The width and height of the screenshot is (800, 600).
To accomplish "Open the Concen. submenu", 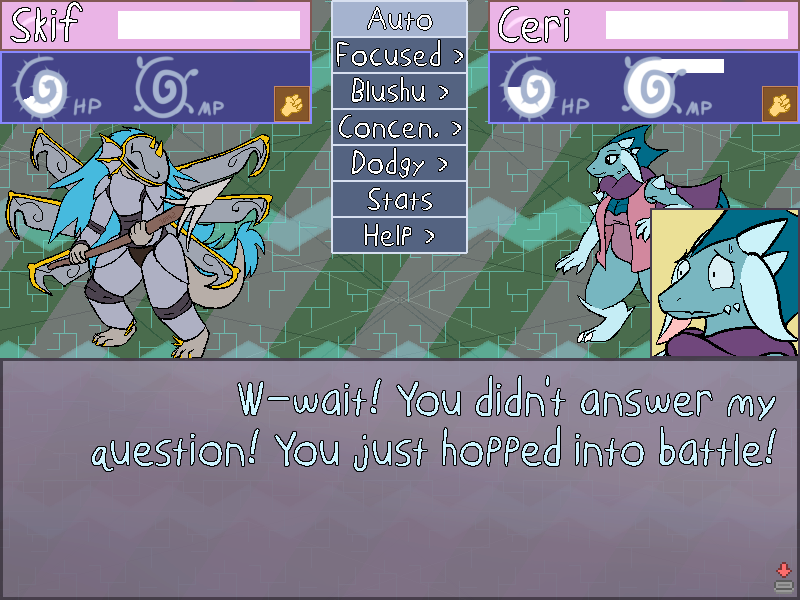I will coord(399,127).
